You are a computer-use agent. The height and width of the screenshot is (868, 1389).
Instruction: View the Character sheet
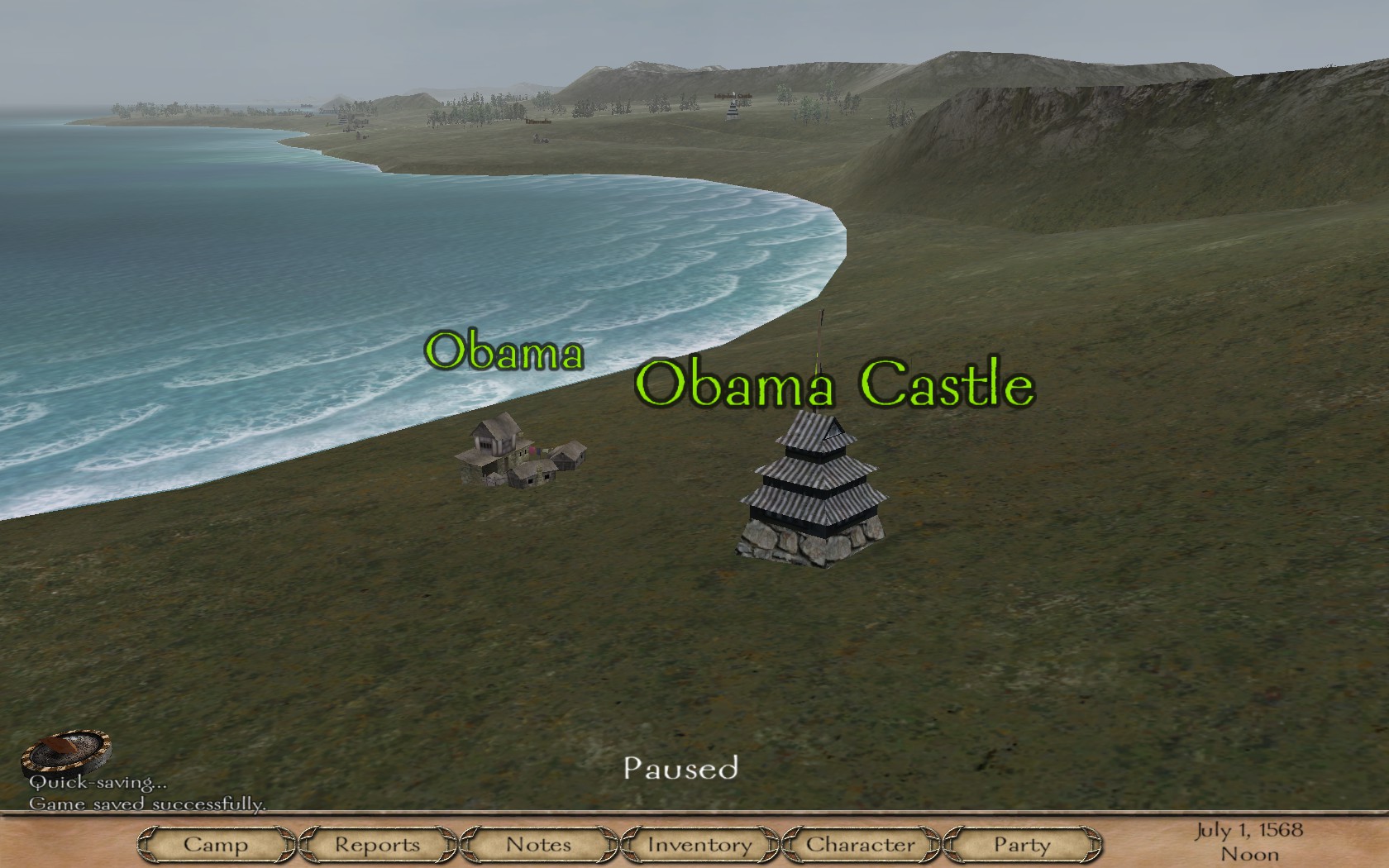pyautogui.click(x=861, y=845)
